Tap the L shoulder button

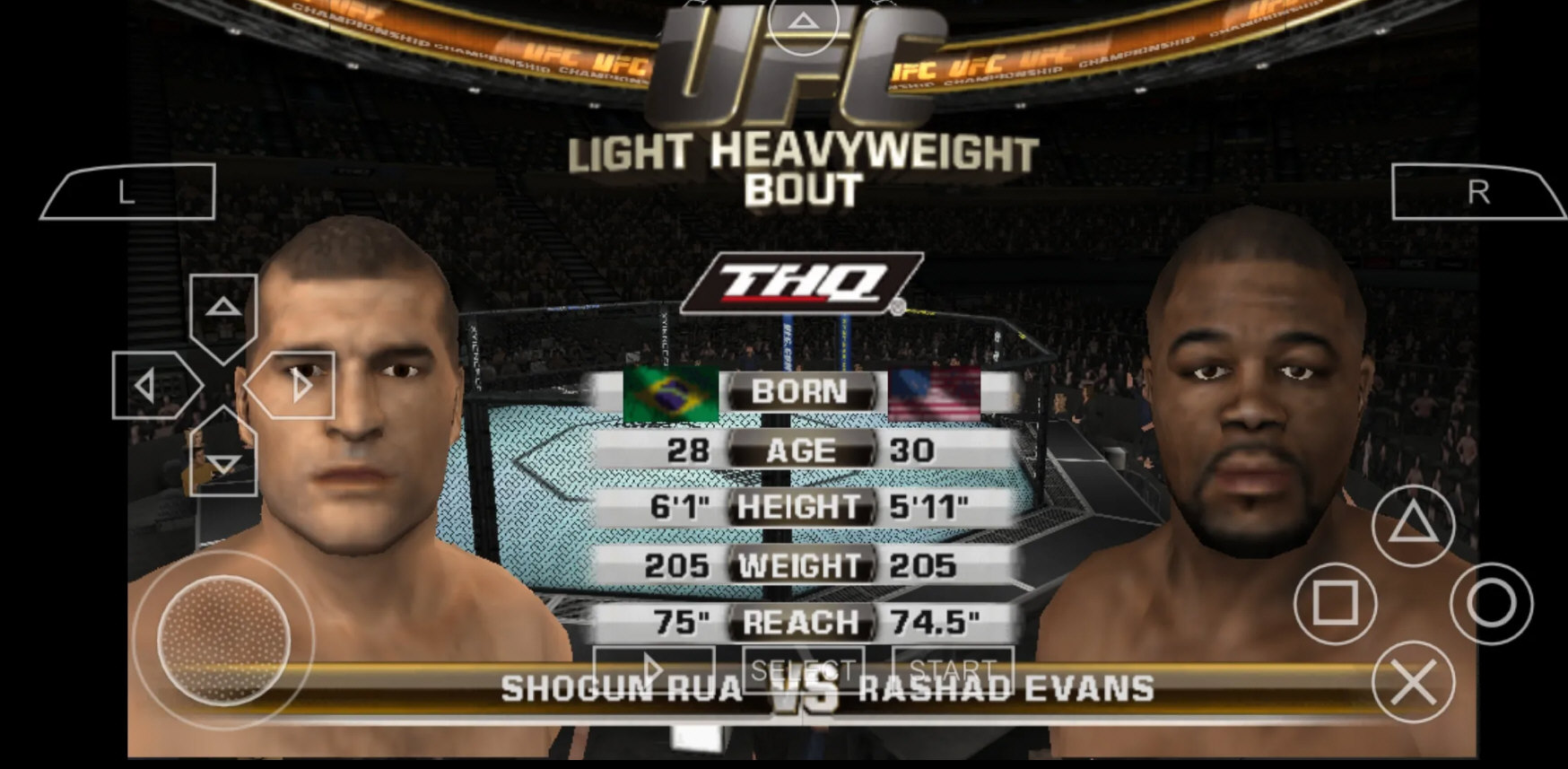pyautogui.click(x=126, y=193)
